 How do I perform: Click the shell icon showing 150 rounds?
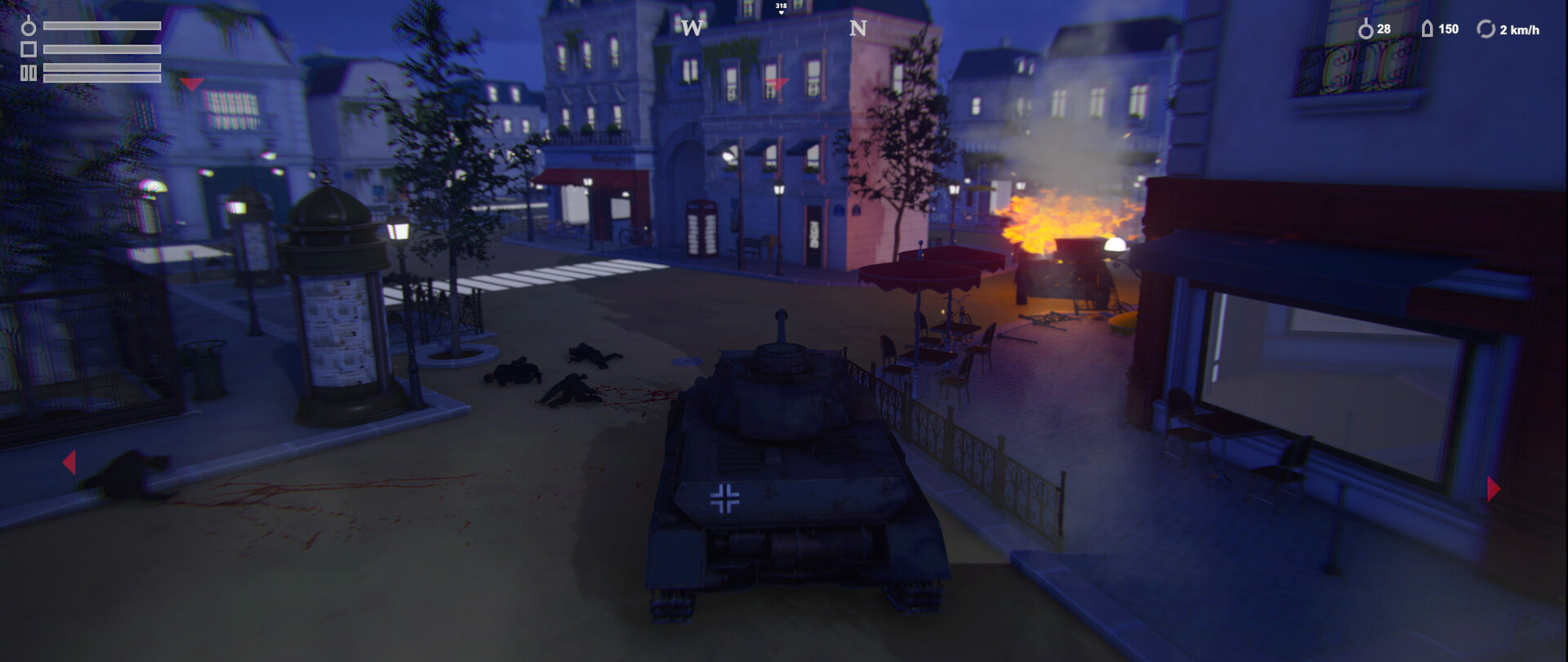point(1428,29)
